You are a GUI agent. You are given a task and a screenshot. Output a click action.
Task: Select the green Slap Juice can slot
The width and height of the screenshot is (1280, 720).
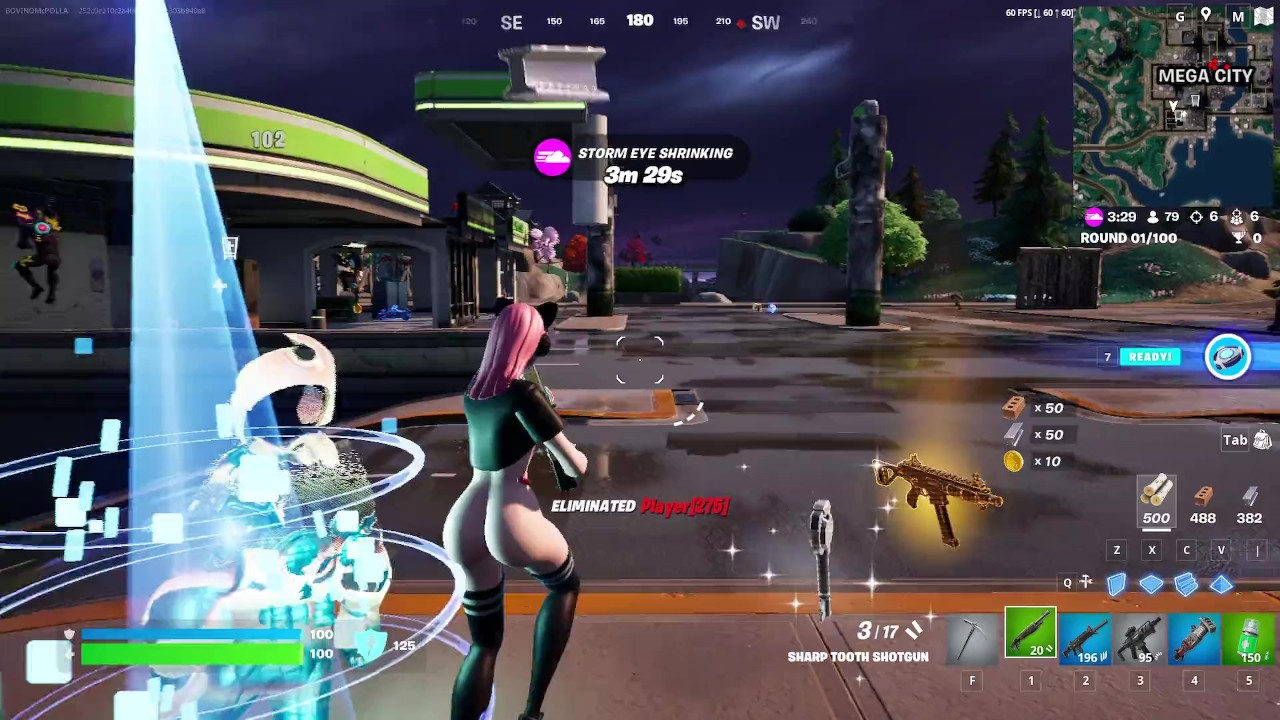pos(1249,637)
